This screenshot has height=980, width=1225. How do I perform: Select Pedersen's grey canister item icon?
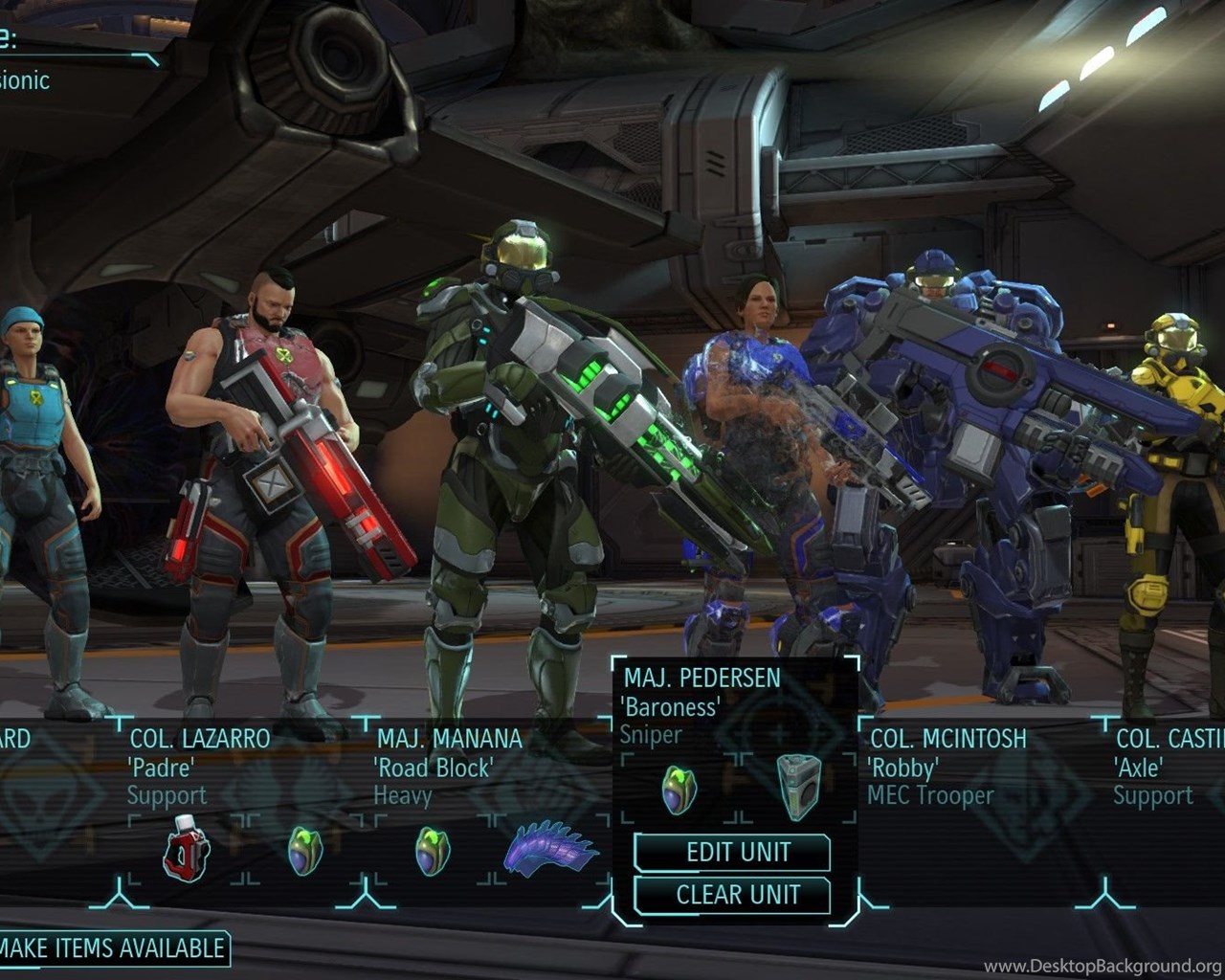(x=796, y=788)
